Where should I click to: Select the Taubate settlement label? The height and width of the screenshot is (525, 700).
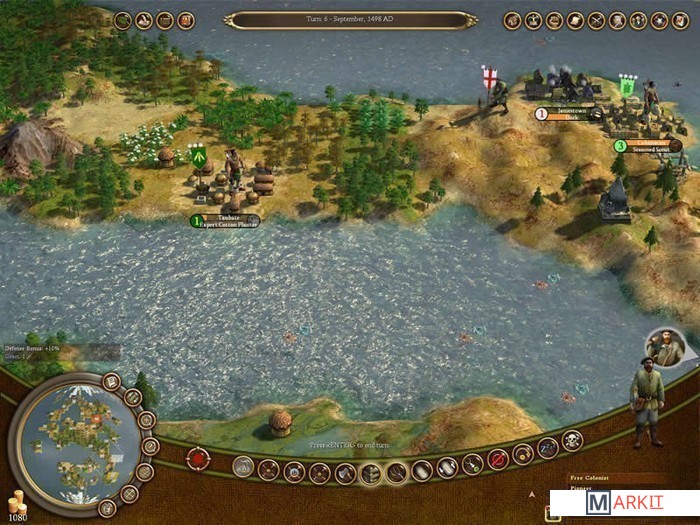tap(226, 220)
